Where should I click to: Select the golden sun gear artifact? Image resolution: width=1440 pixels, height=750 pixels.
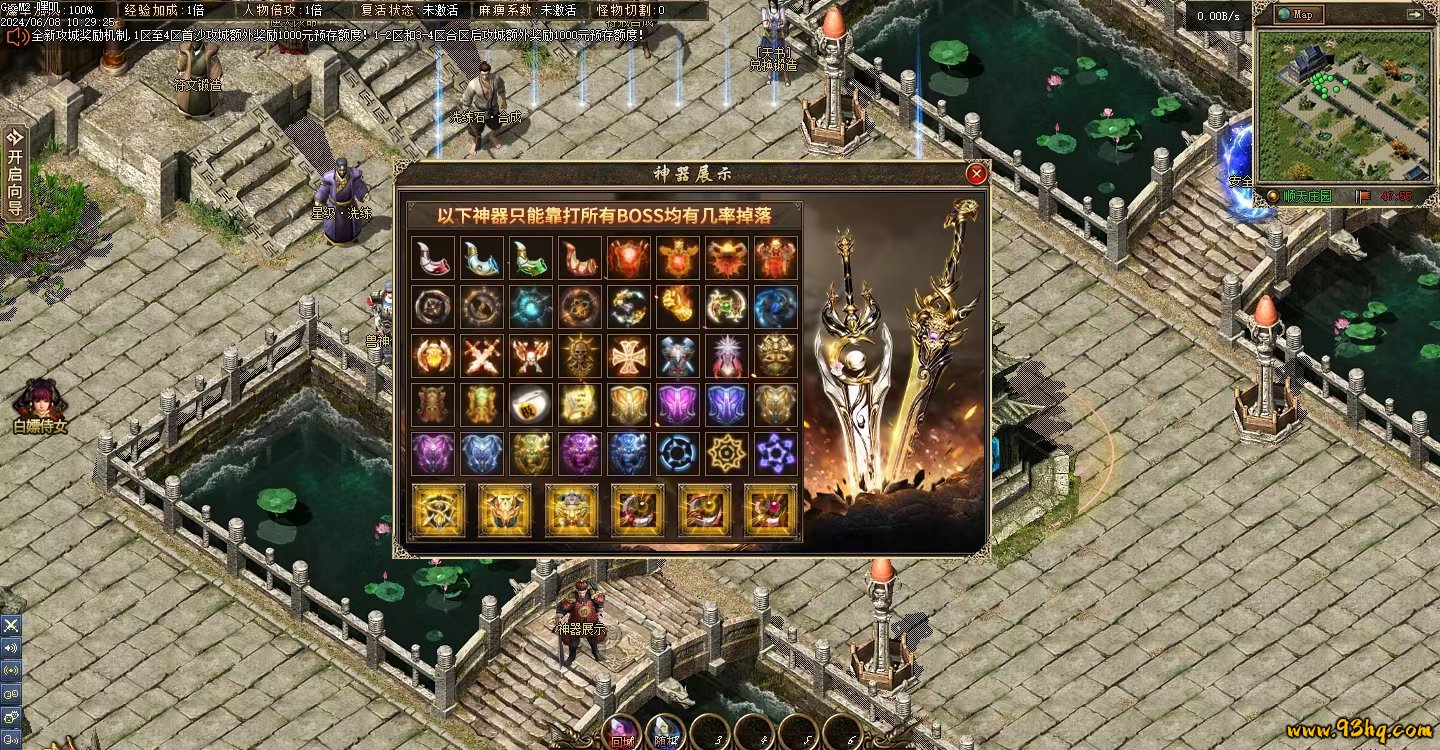pos(727,453)
